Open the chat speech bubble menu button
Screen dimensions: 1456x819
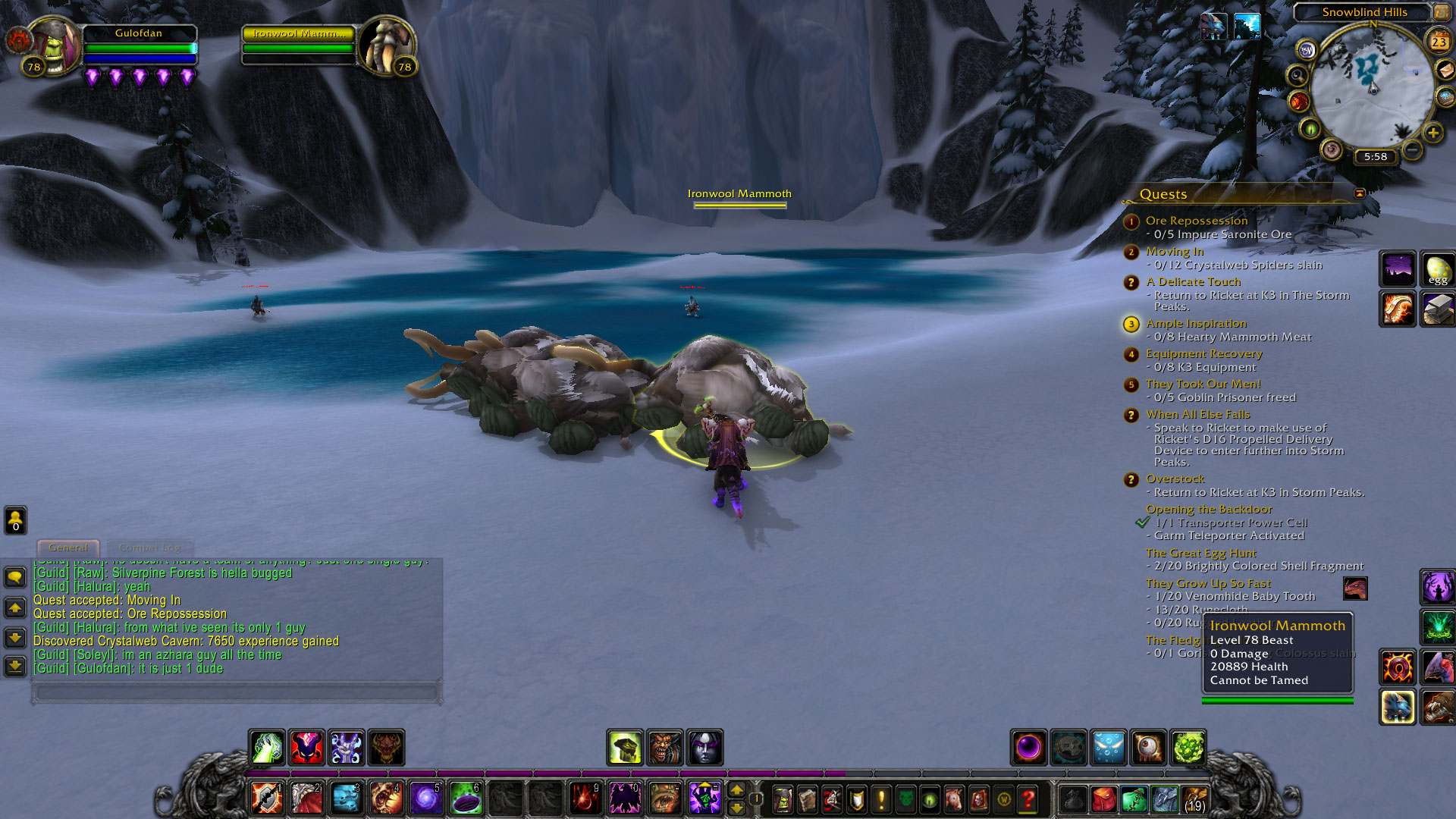(x=15, y=578)
